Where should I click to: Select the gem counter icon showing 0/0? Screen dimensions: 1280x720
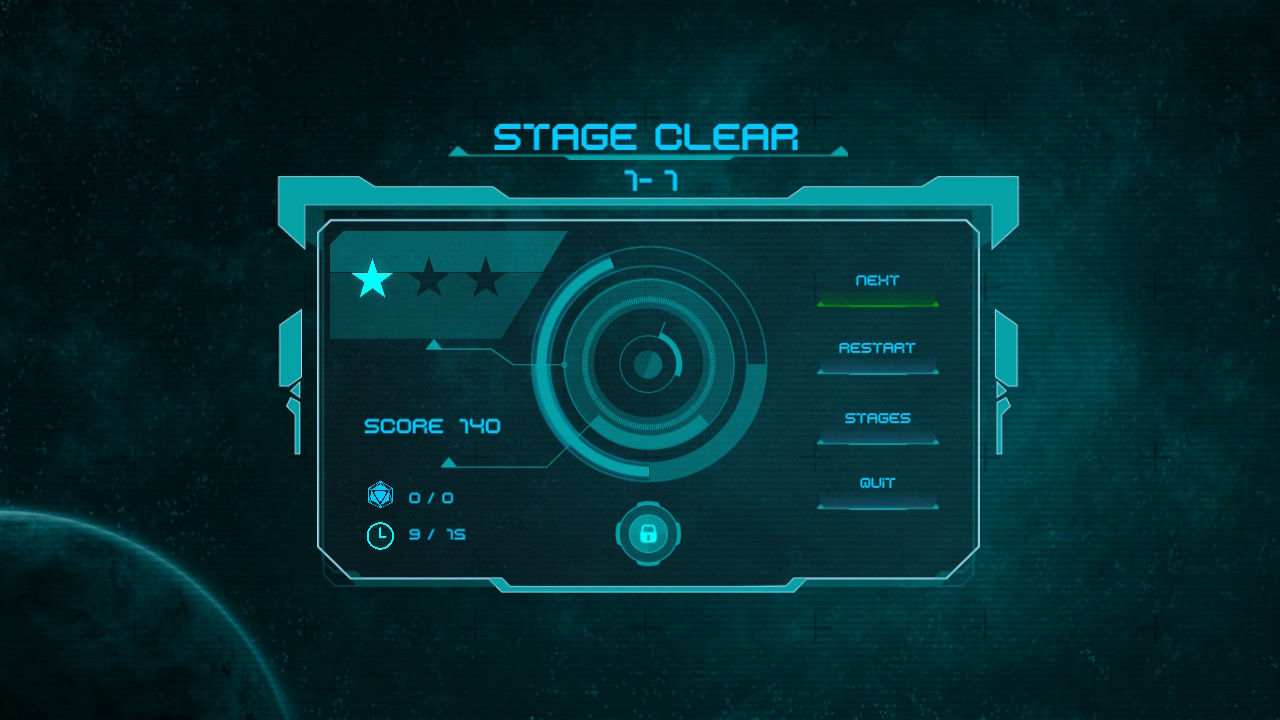coord(379,496)
